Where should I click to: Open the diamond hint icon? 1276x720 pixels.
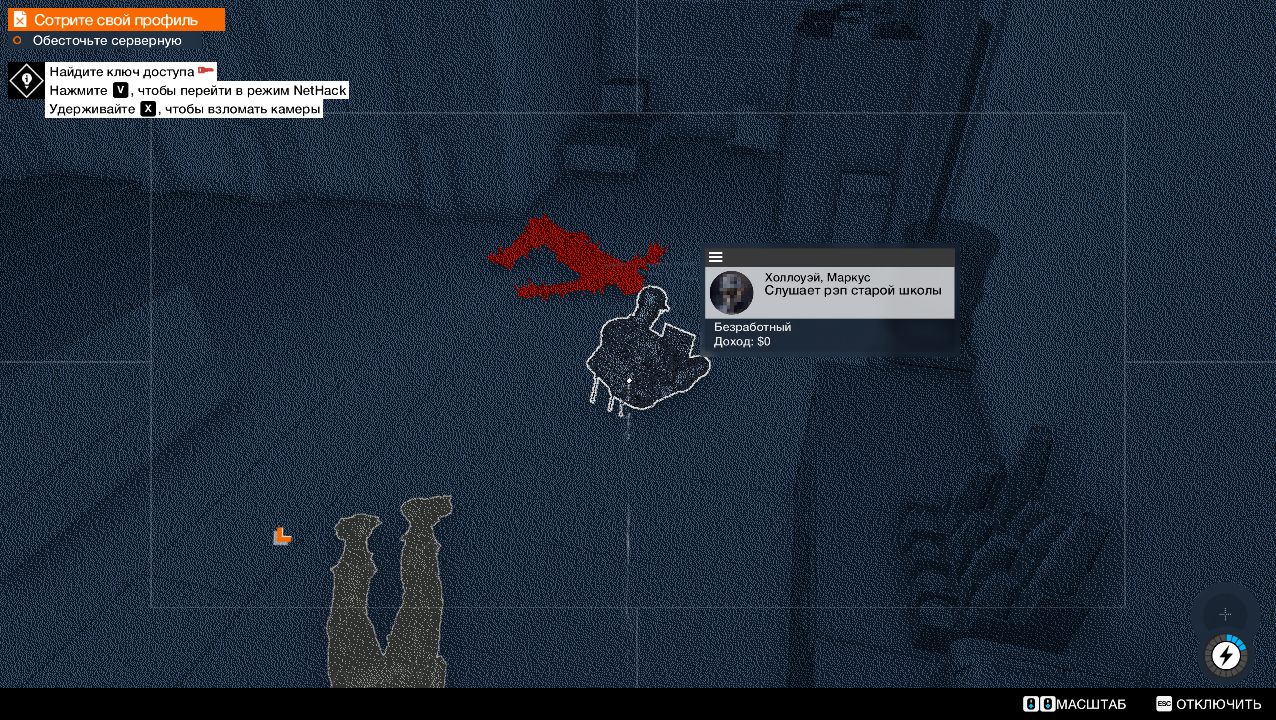26,81
